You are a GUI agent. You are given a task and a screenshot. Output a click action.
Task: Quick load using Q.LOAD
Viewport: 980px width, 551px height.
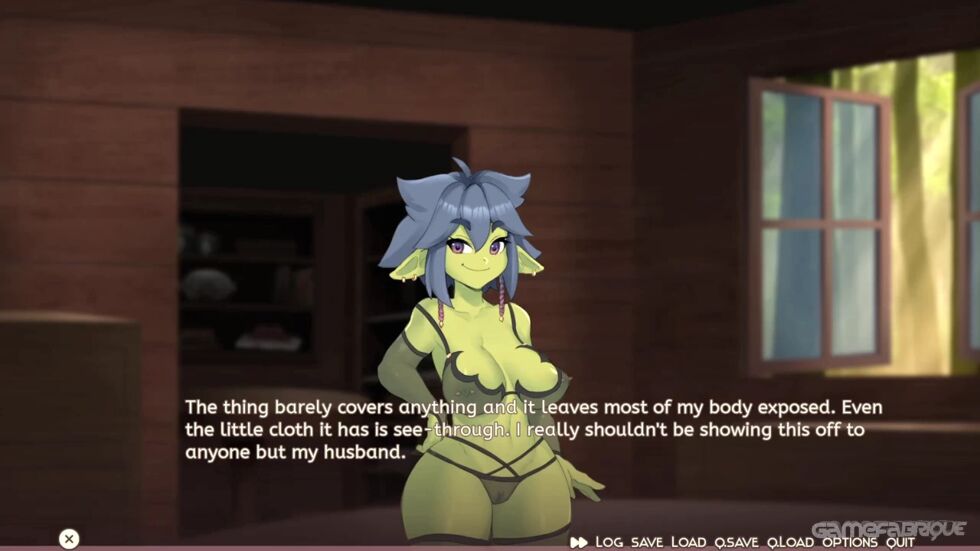click(x=790, y=541)
